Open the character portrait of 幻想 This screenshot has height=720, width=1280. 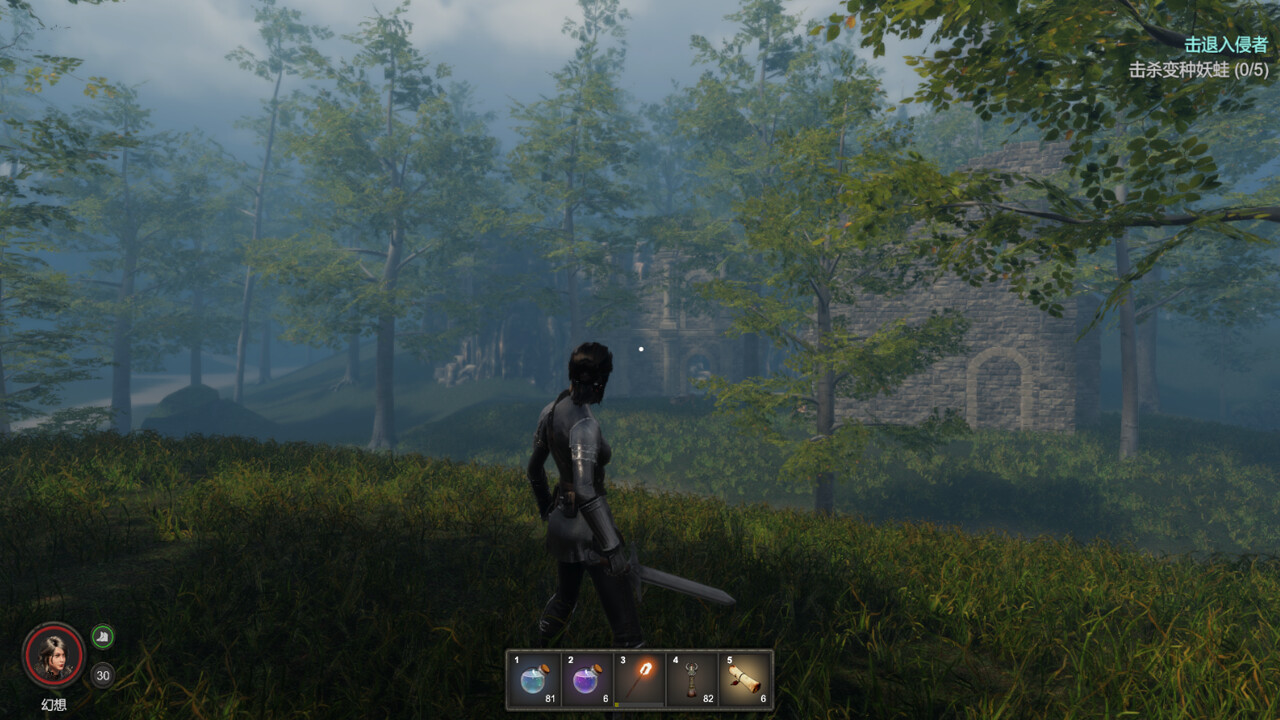coord(53,655)
